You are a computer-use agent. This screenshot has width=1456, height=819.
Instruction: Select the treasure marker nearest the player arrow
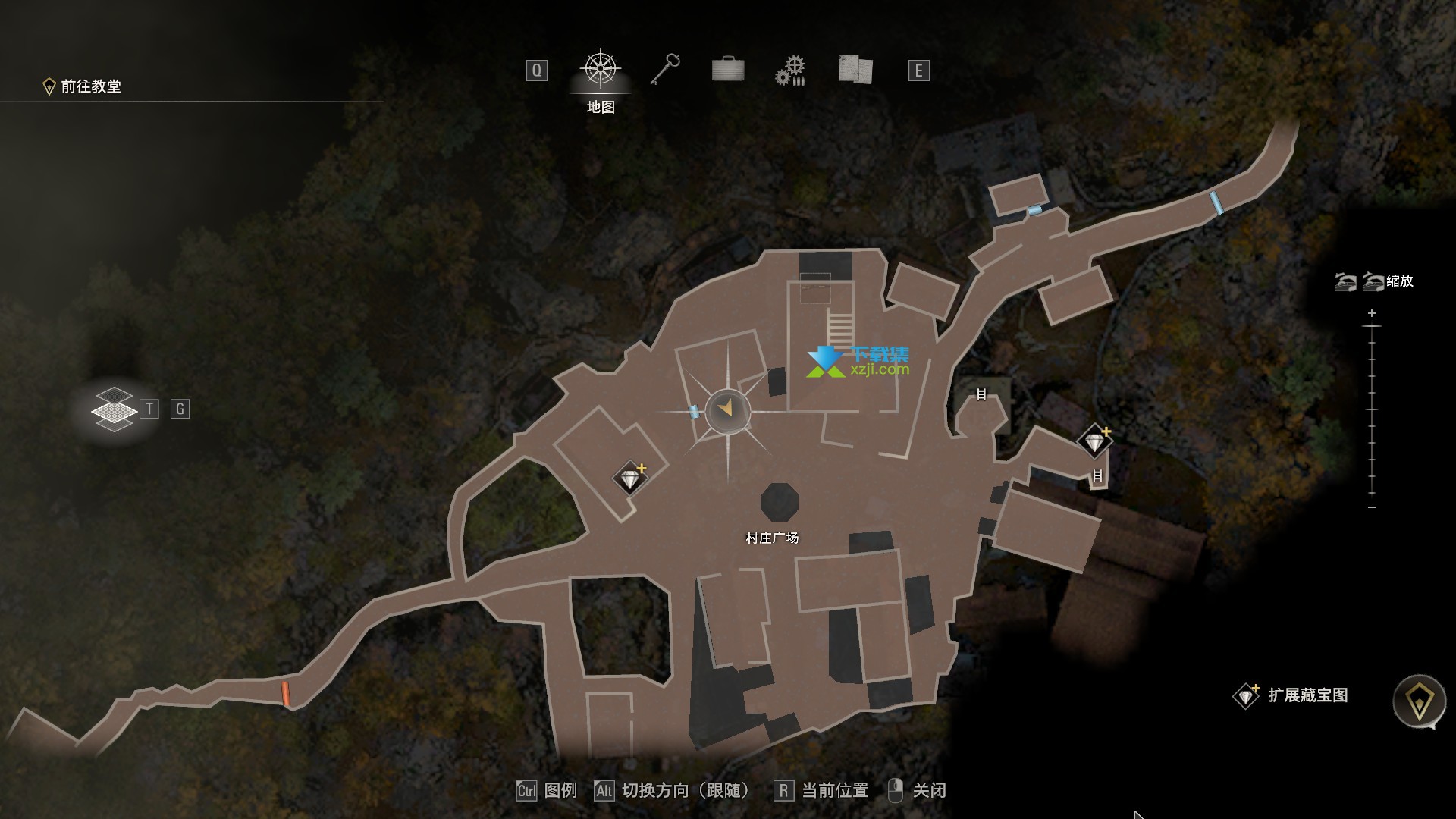630,479
